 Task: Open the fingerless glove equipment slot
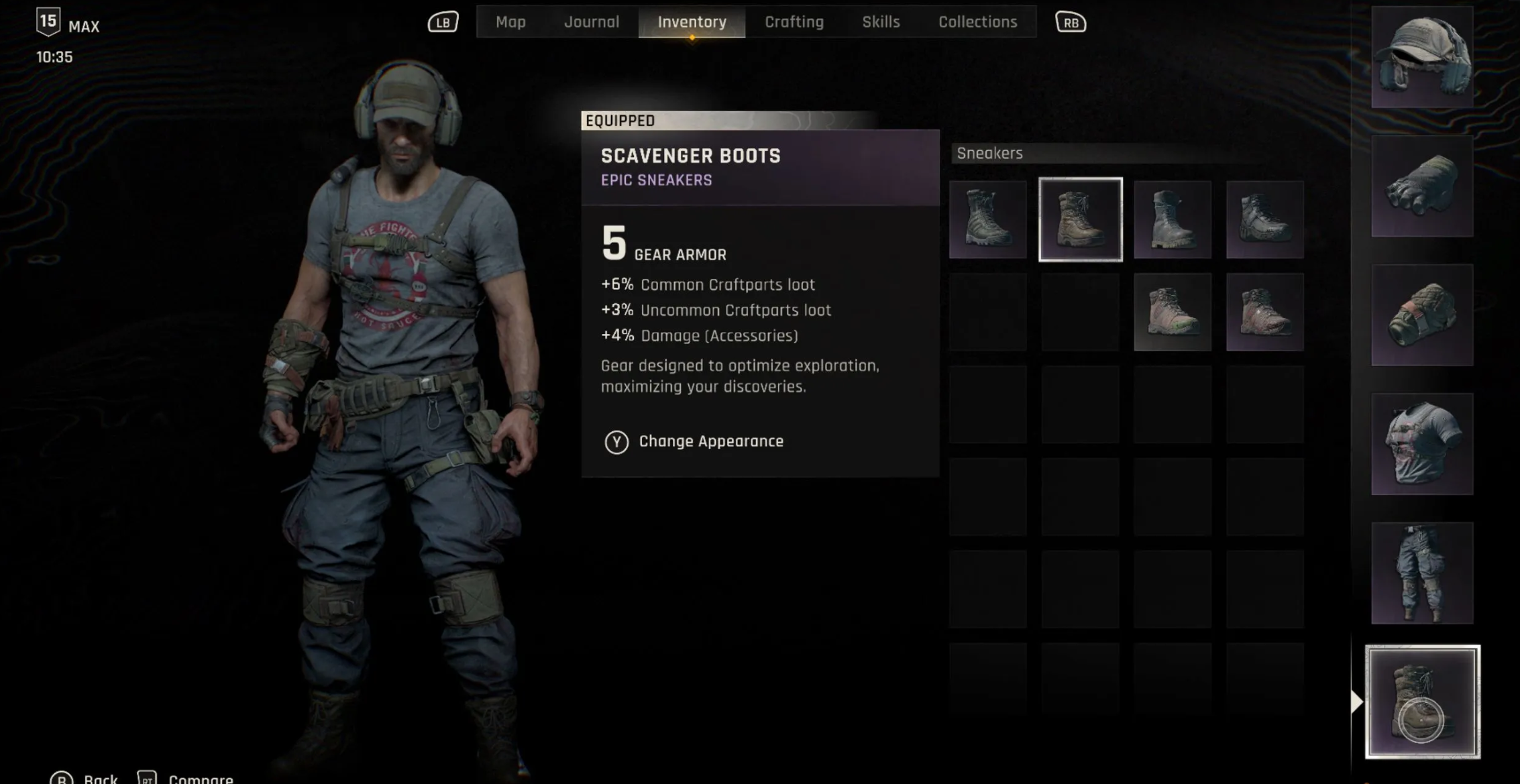coord(1422,186)
